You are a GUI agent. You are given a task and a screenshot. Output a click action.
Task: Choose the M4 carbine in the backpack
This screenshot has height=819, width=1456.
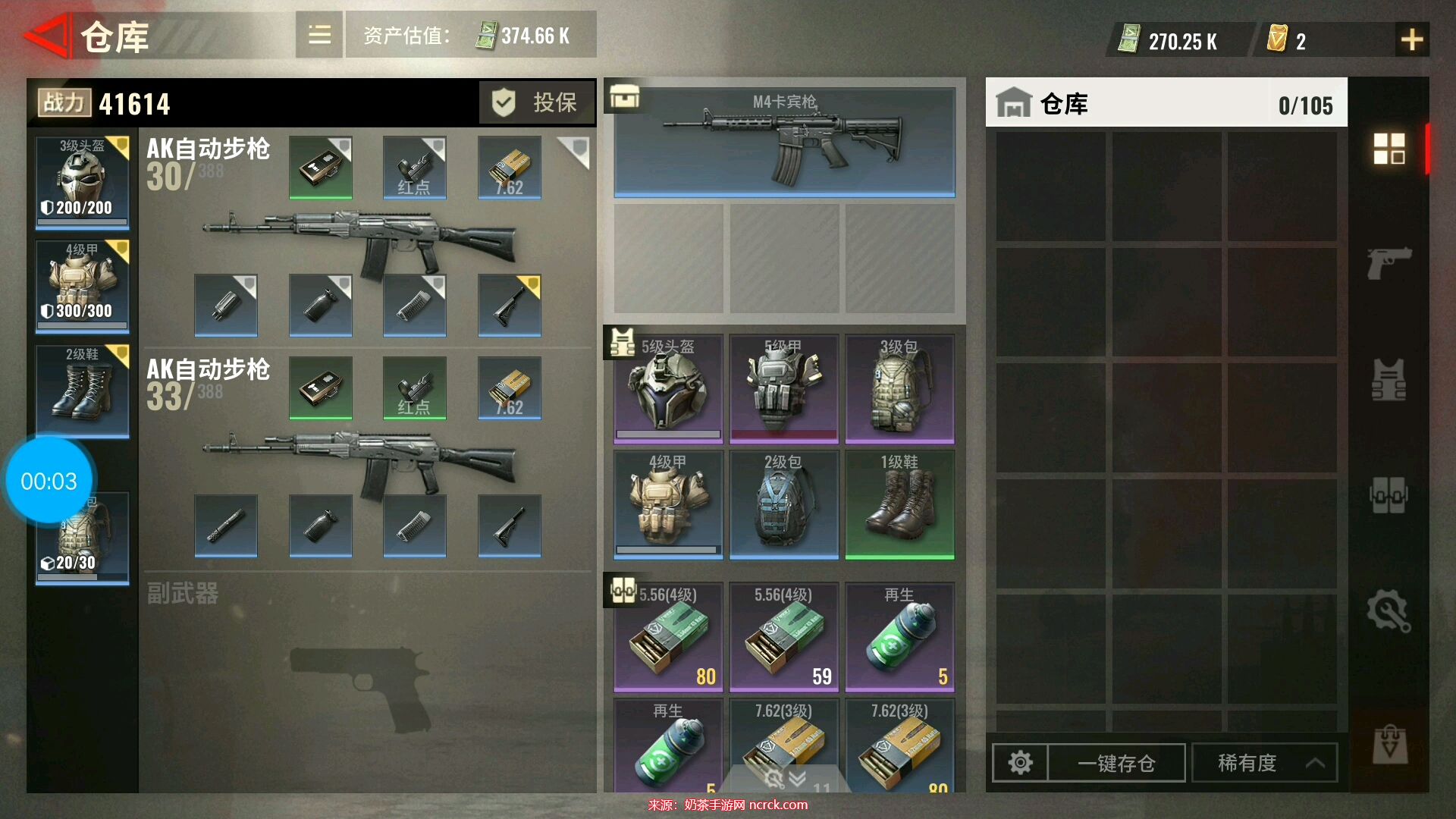(784, 143)
